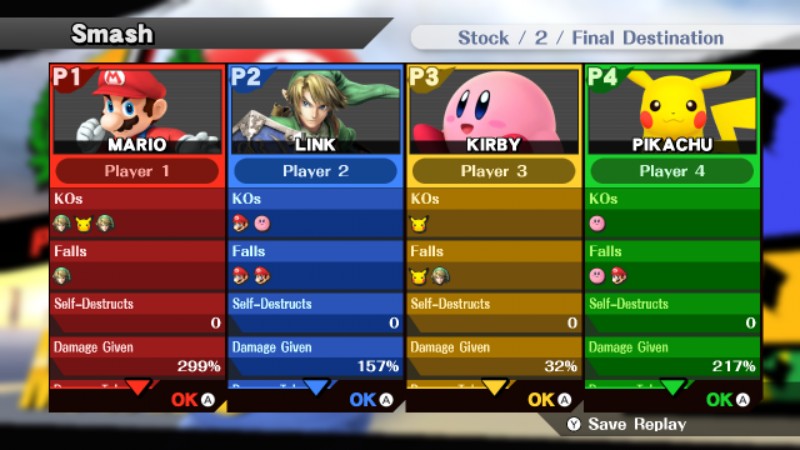Click the Player 4 name plate
The image size is (800, 450).
(671, 171)
